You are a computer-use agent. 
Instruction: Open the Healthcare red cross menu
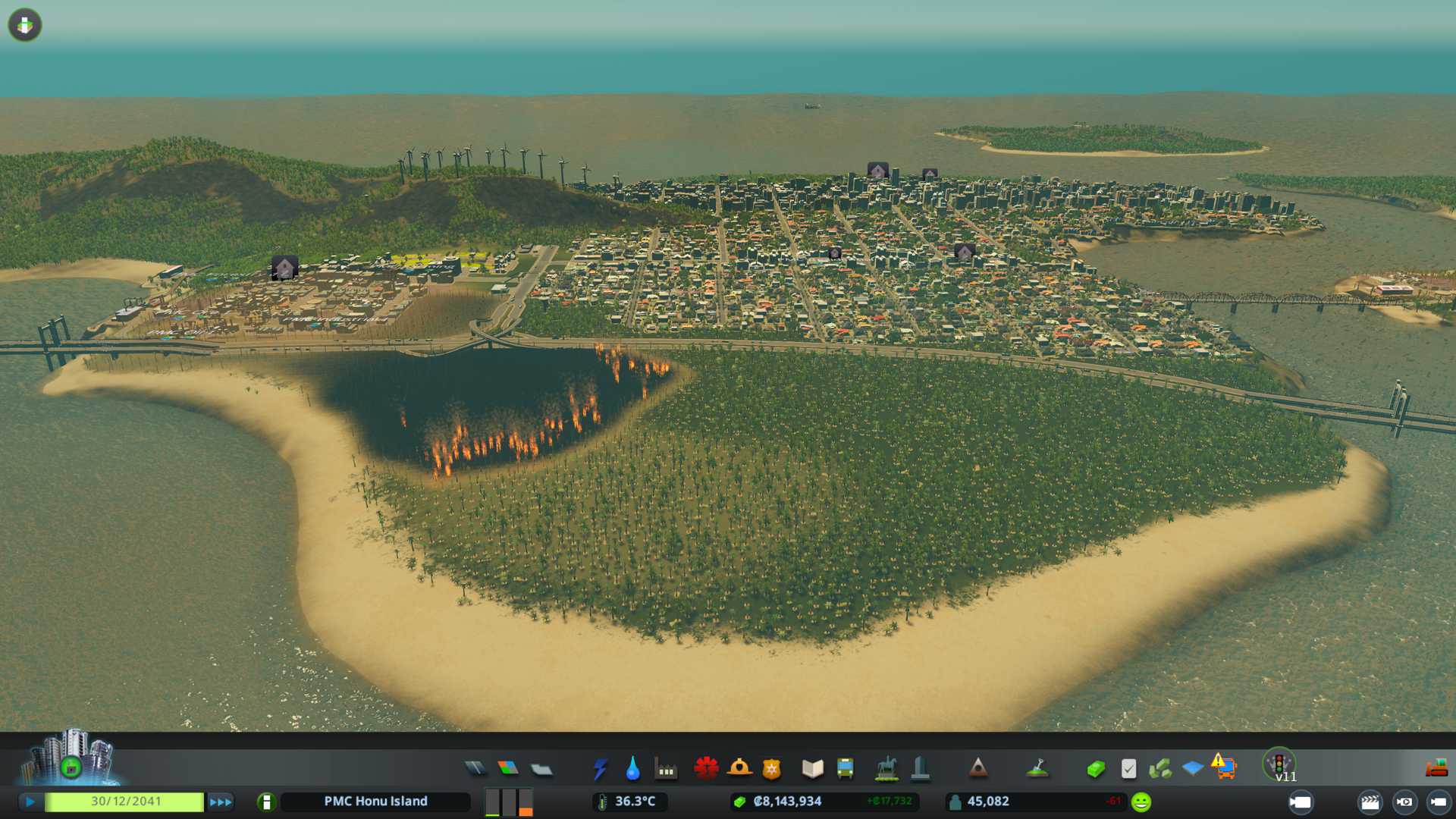(706, 769)
